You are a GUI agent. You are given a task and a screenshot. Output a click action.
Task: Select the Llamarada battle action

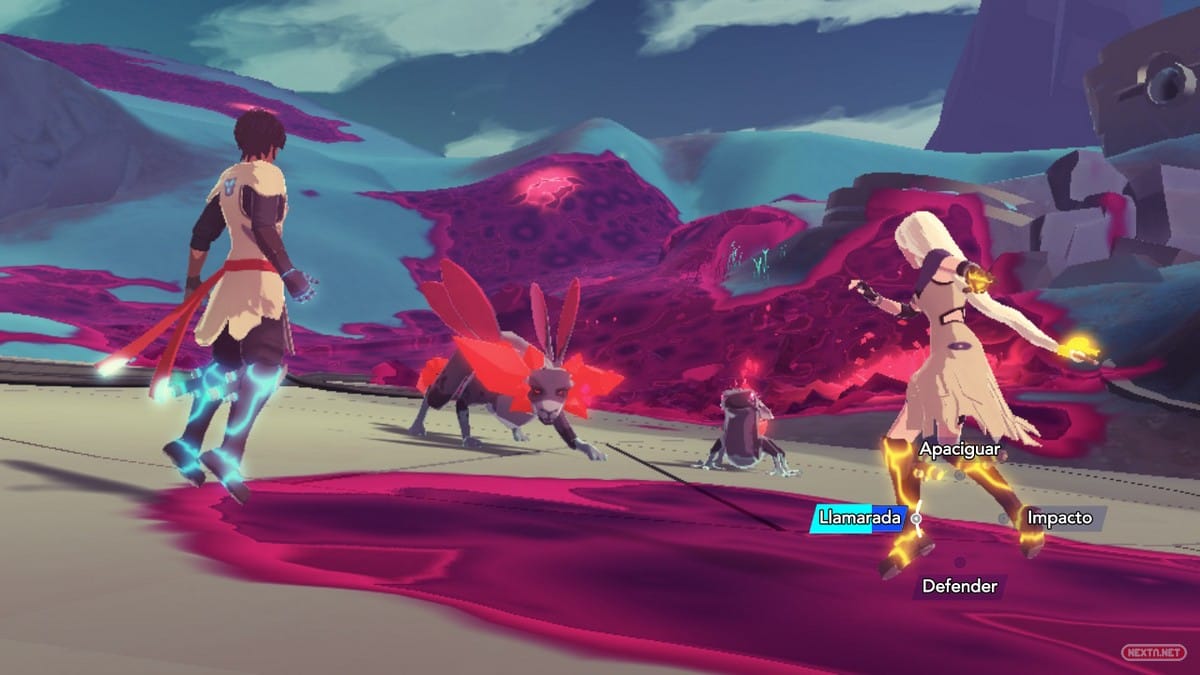[x=859, y=518]
